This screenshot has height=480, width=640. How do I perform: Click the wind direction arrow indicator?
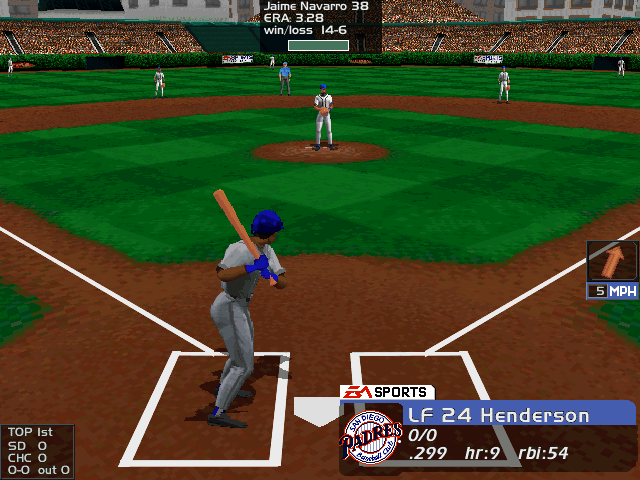(x=611, y=262)
